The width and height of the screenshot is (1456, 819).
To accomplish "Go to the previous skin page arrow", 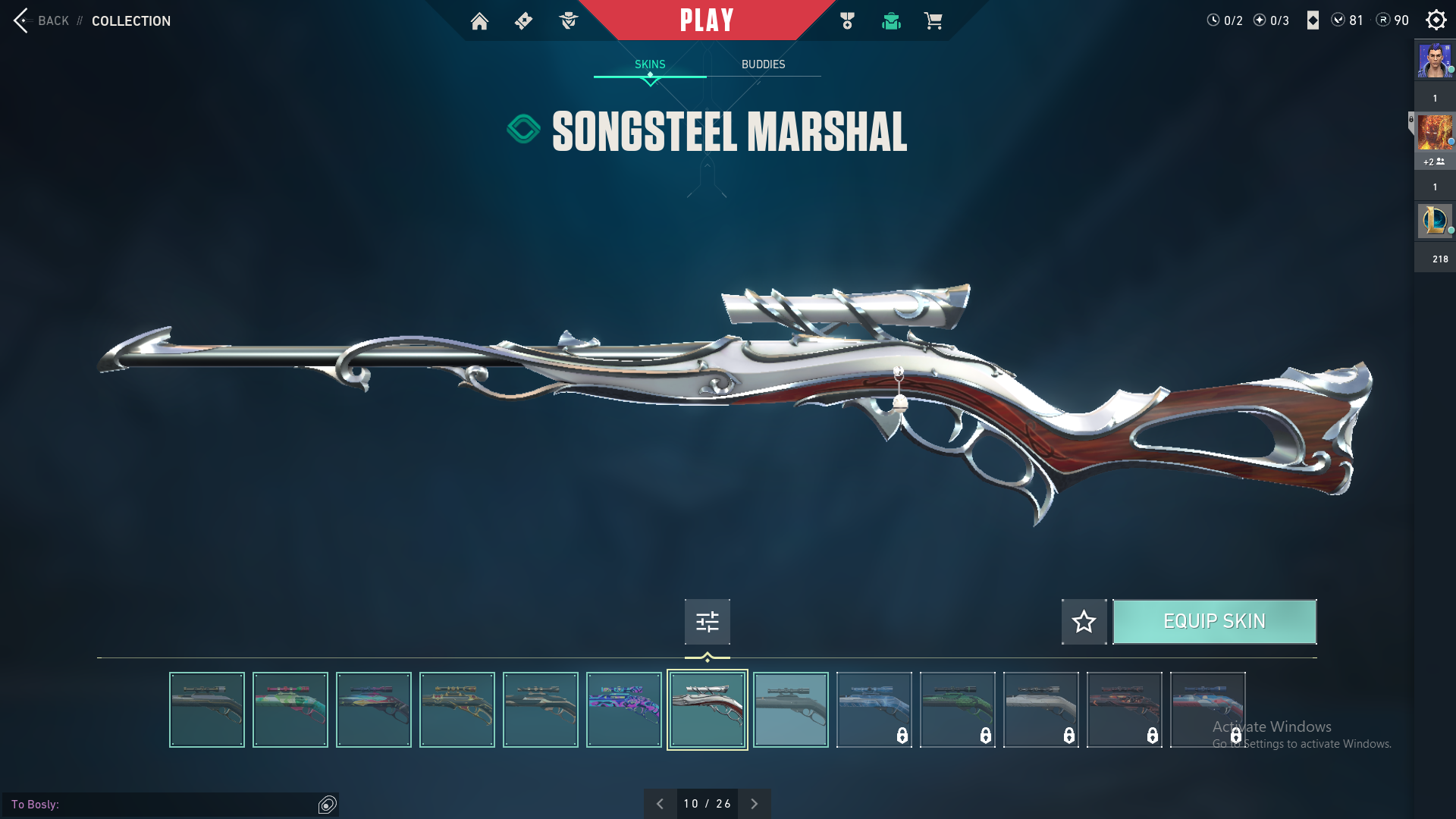I will pos(660,804).
